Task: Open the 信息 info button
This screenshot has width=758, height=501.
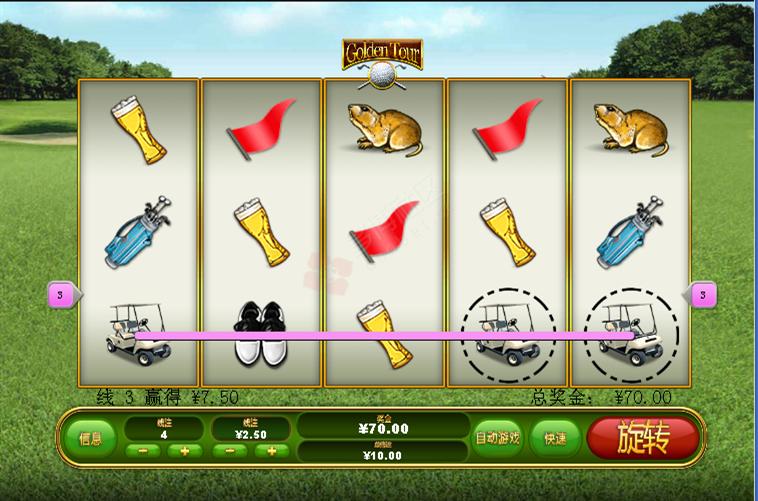Action: (90, 438)
